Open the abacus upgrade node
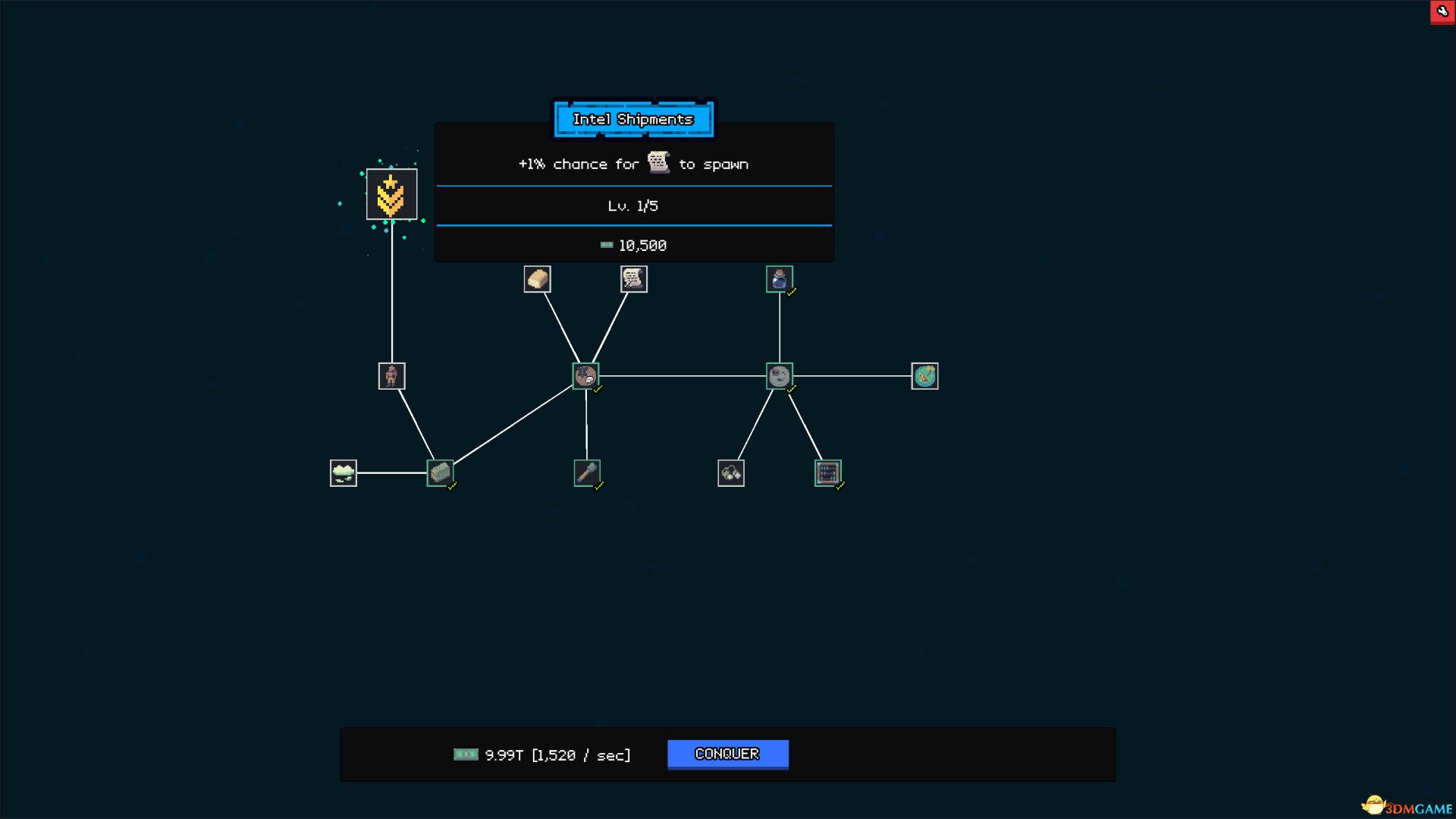The height and width of the screenshot is (819, 1456). [828, 472]
